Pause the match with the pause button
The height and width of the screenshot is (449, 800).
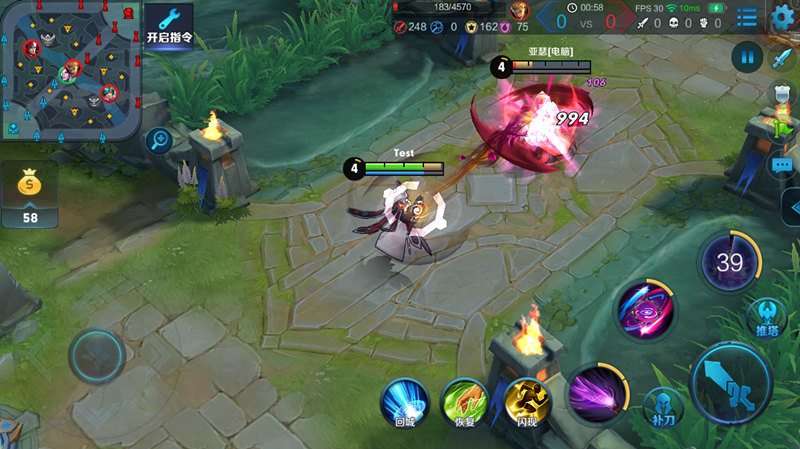[x=746, y=57]
